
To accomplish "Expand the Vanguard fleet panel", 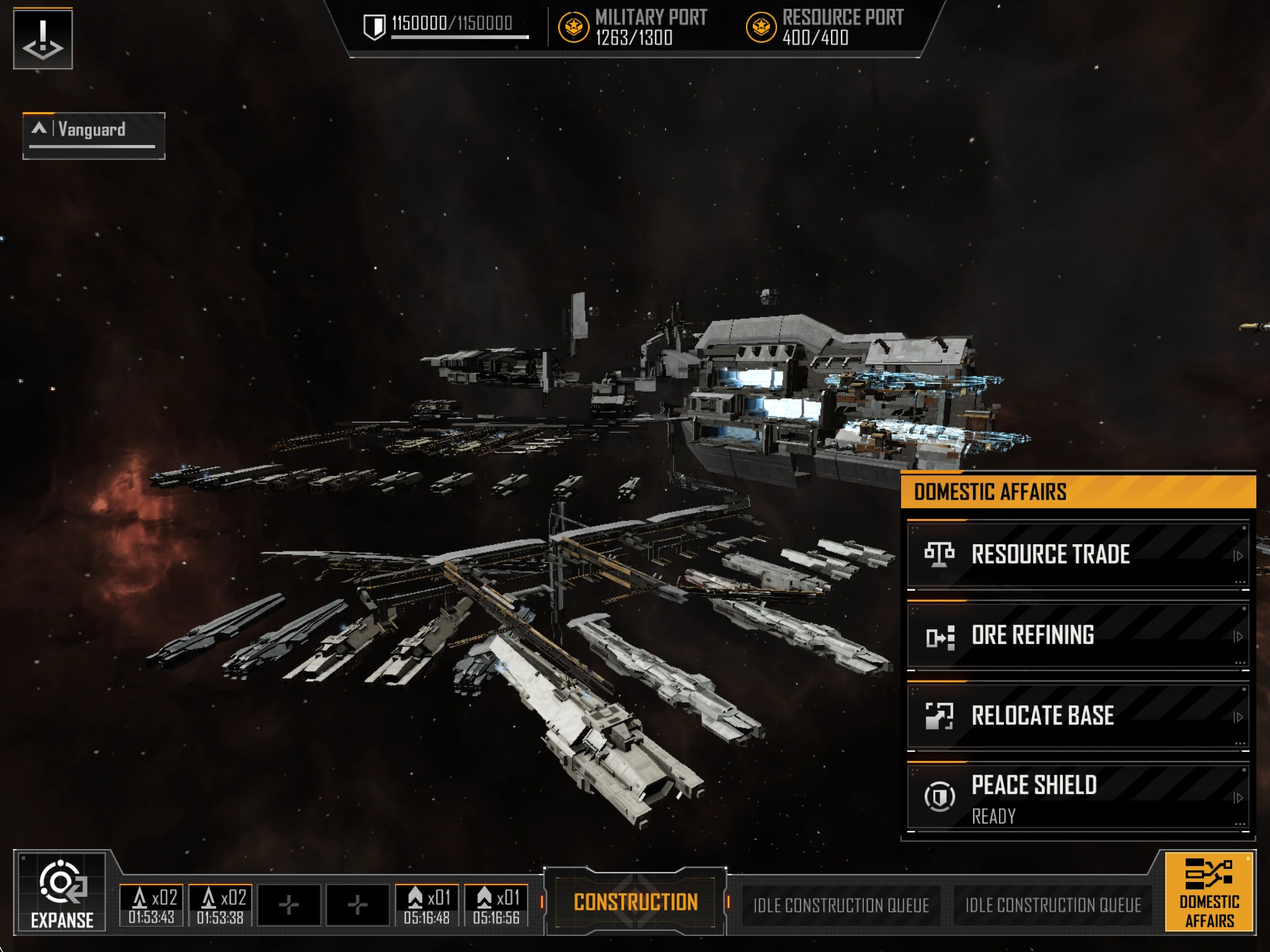I will click(94, 134).
